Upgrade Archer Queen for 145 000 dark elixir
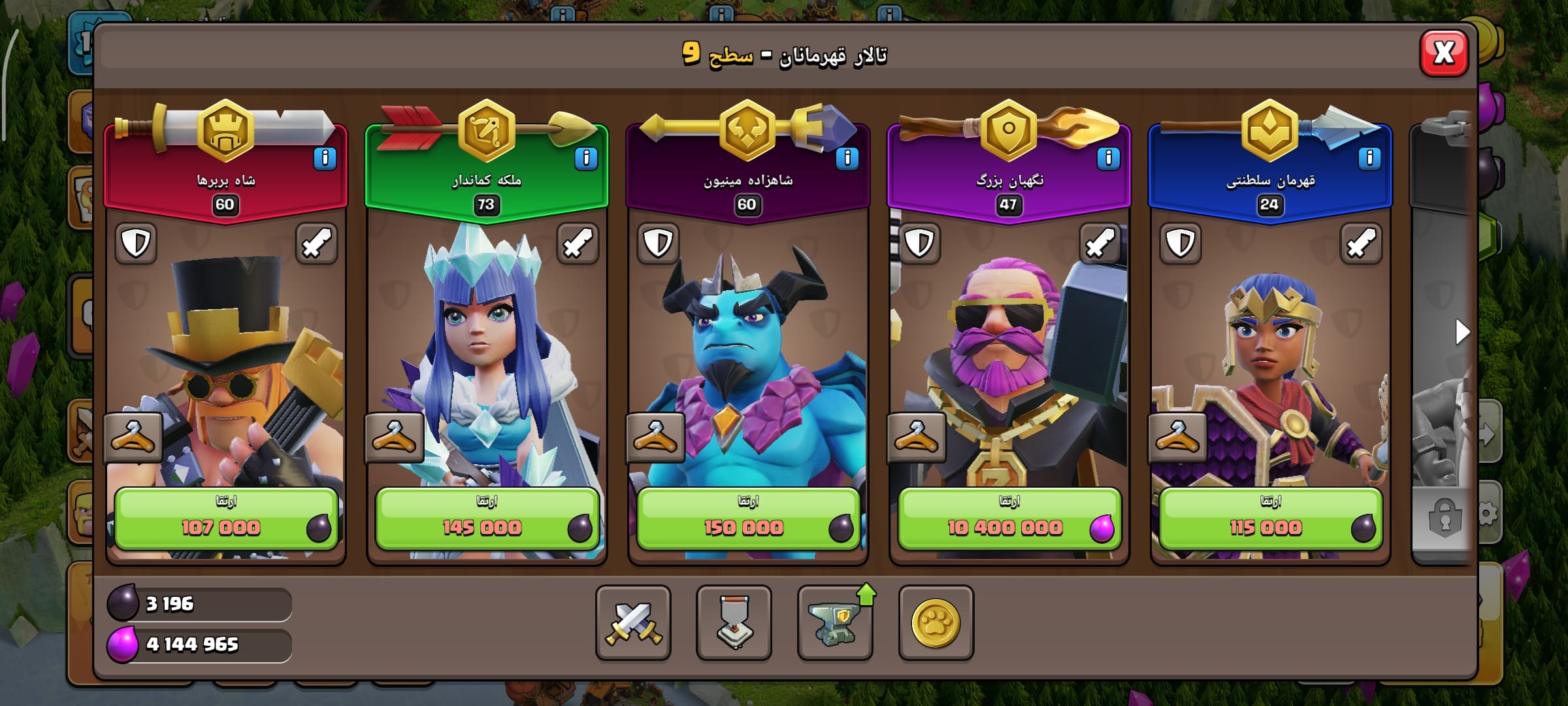Screen dimensions: 1568x706 tap(487, 518)
